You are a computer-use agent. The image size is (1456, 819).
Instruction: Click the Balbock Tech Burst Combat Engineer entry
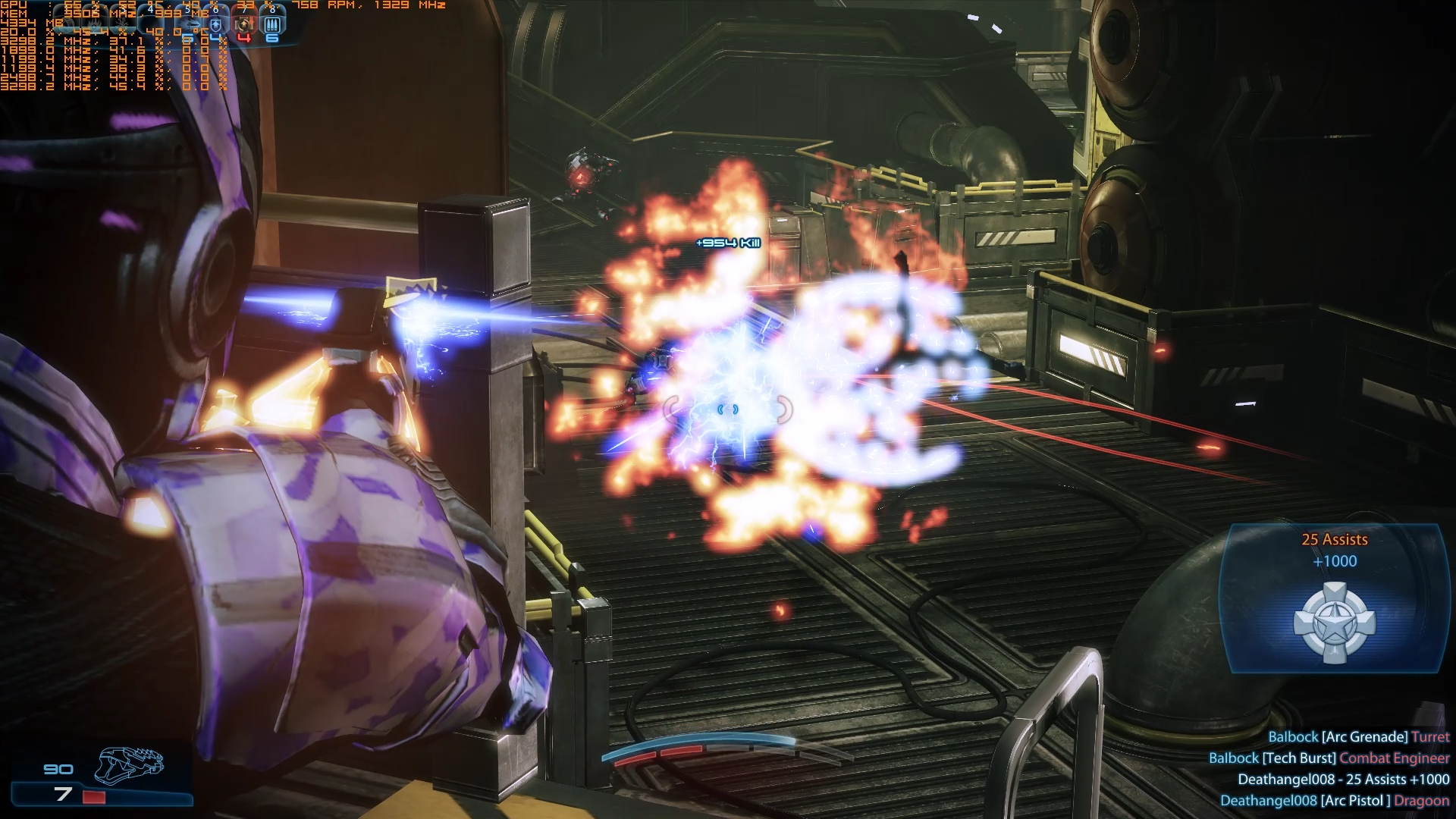(x=1329, y=758)
